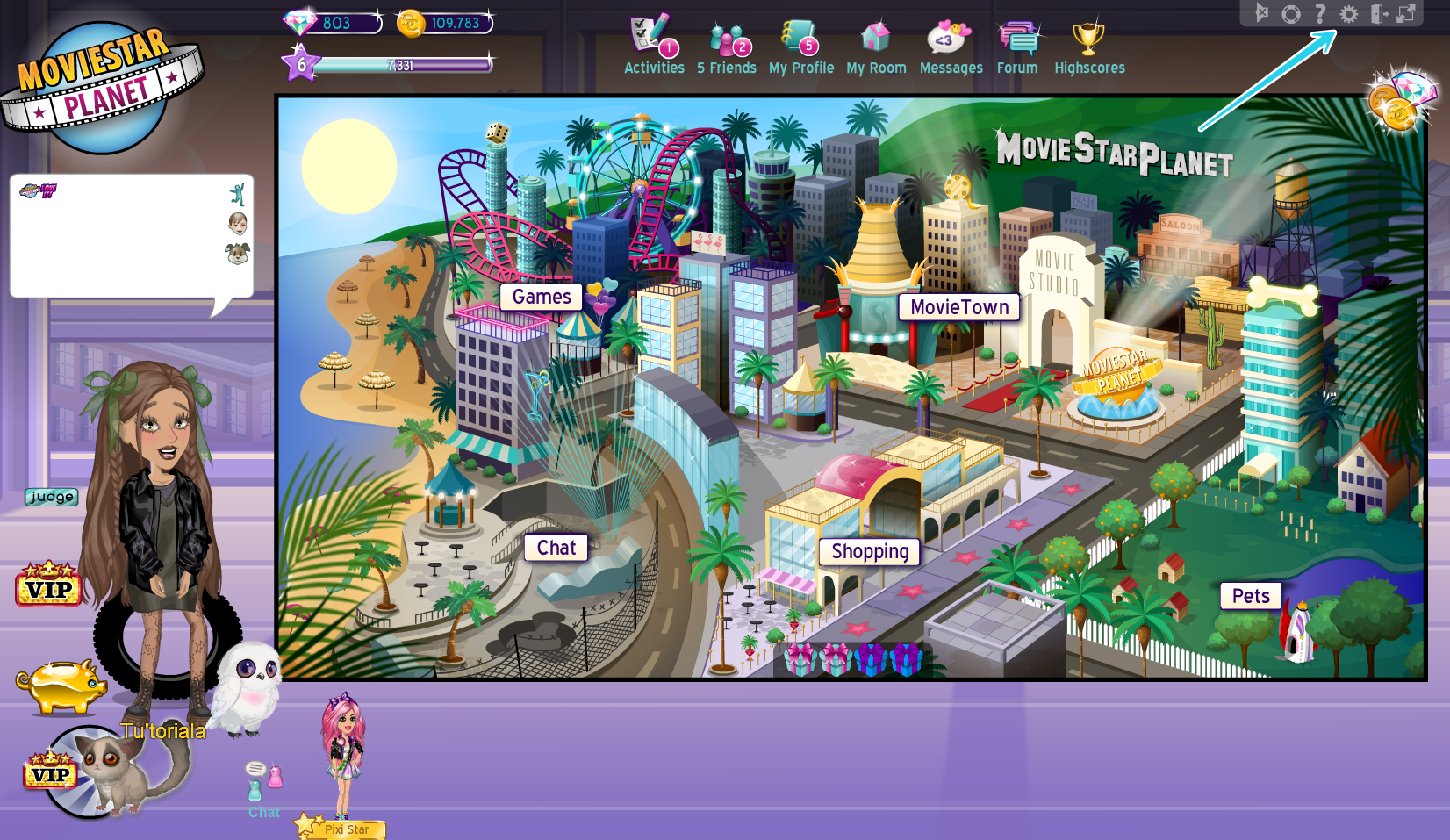This screenshot has width=1450, height=840.
Task: Mute the game sound
Action: [1262, 13]
